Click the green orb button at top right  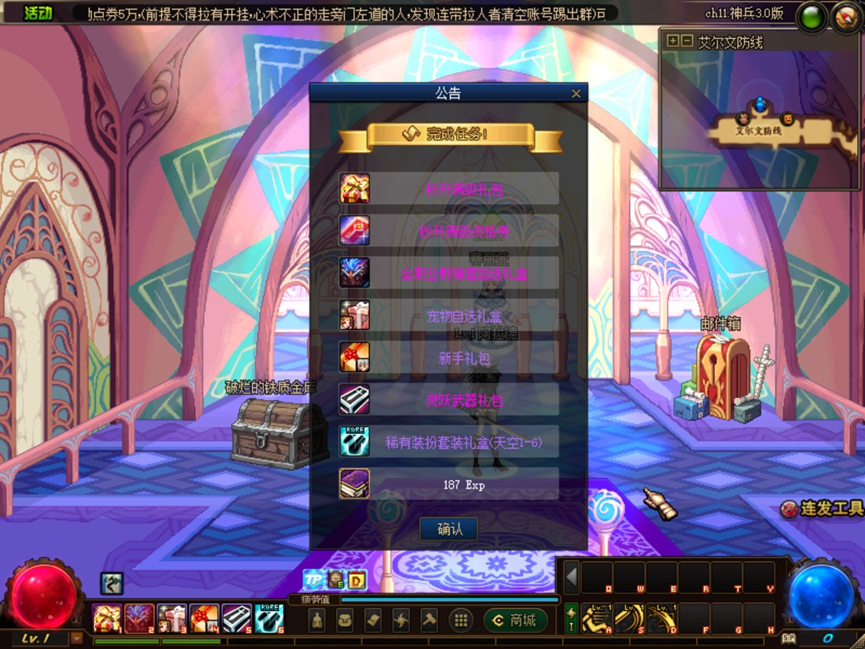tap(812, 17)
